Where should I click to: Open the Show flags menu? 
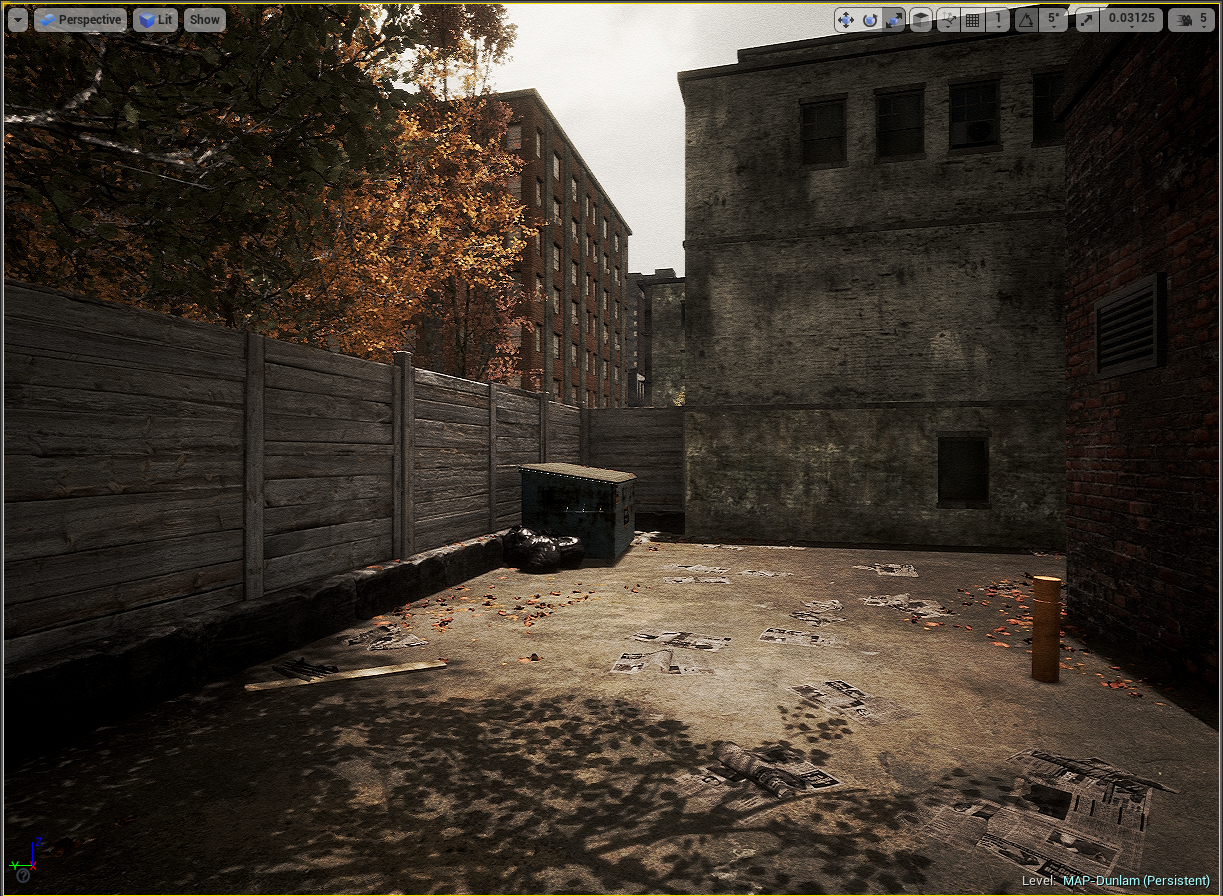[x=205, y=20]
